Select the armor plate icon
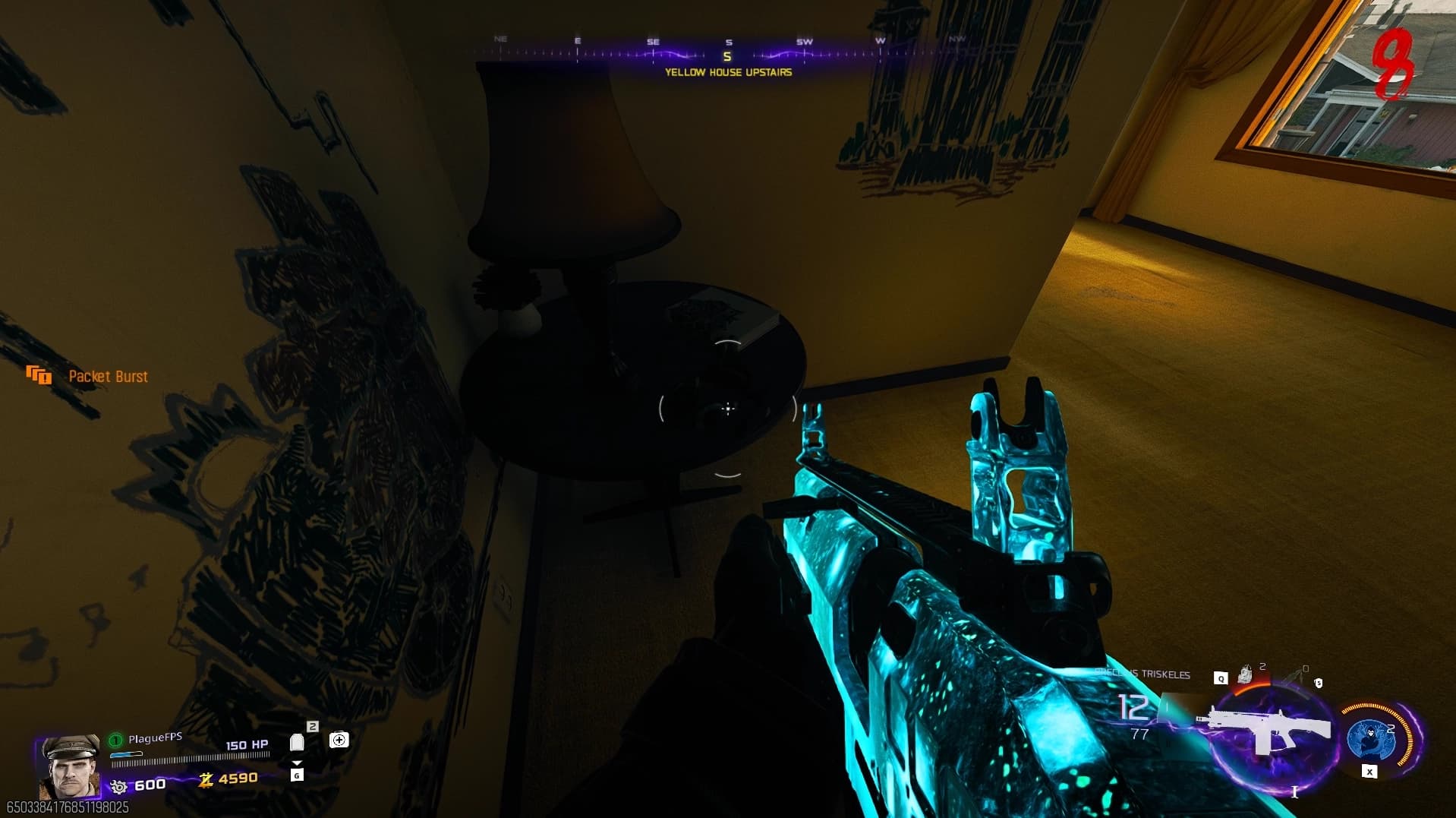 [x=297, y=742]
